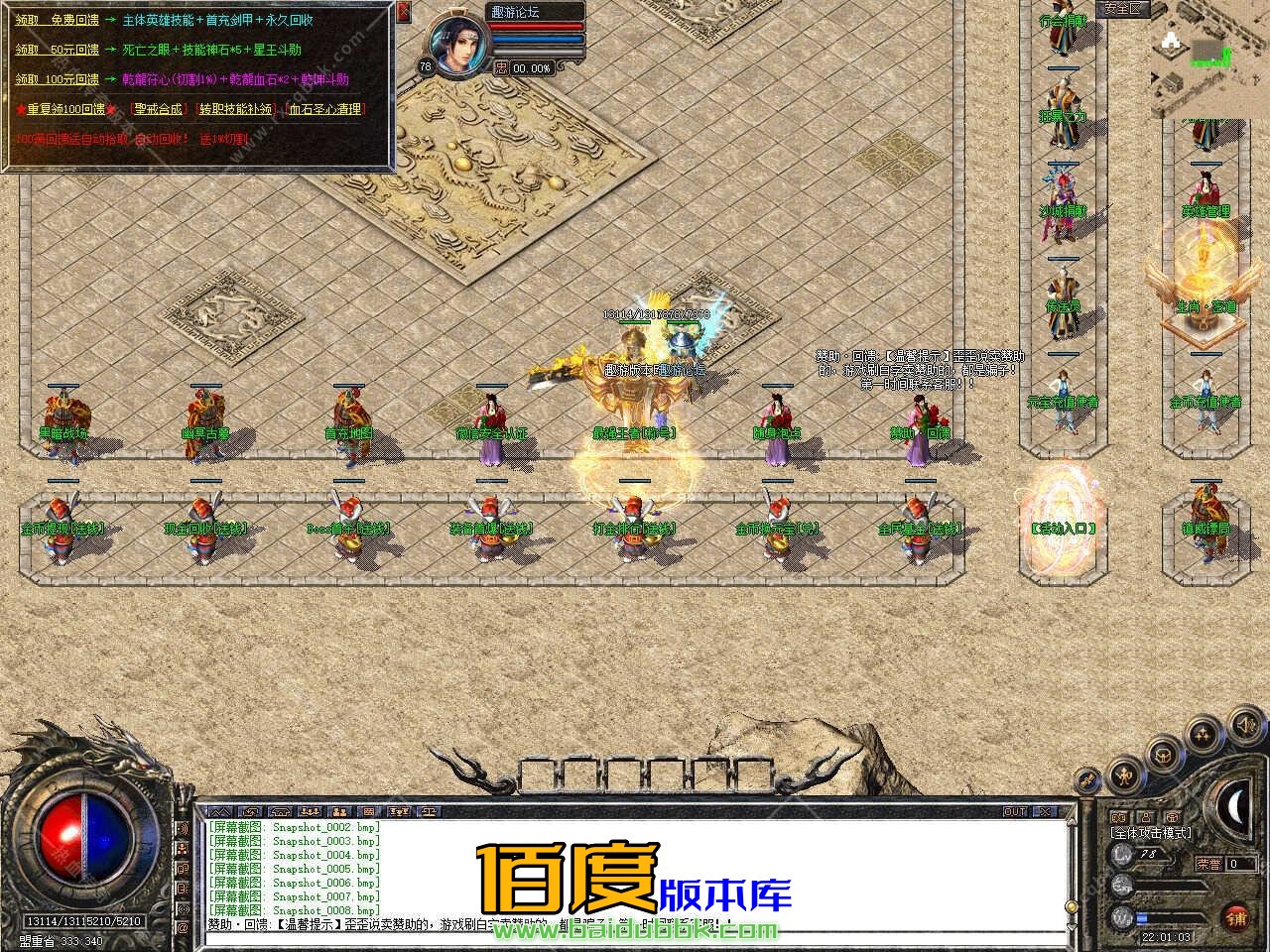1270x952 pixels.
Task: Click the grid icon in the chat toolbar
Action: click(x=369, y=811)
